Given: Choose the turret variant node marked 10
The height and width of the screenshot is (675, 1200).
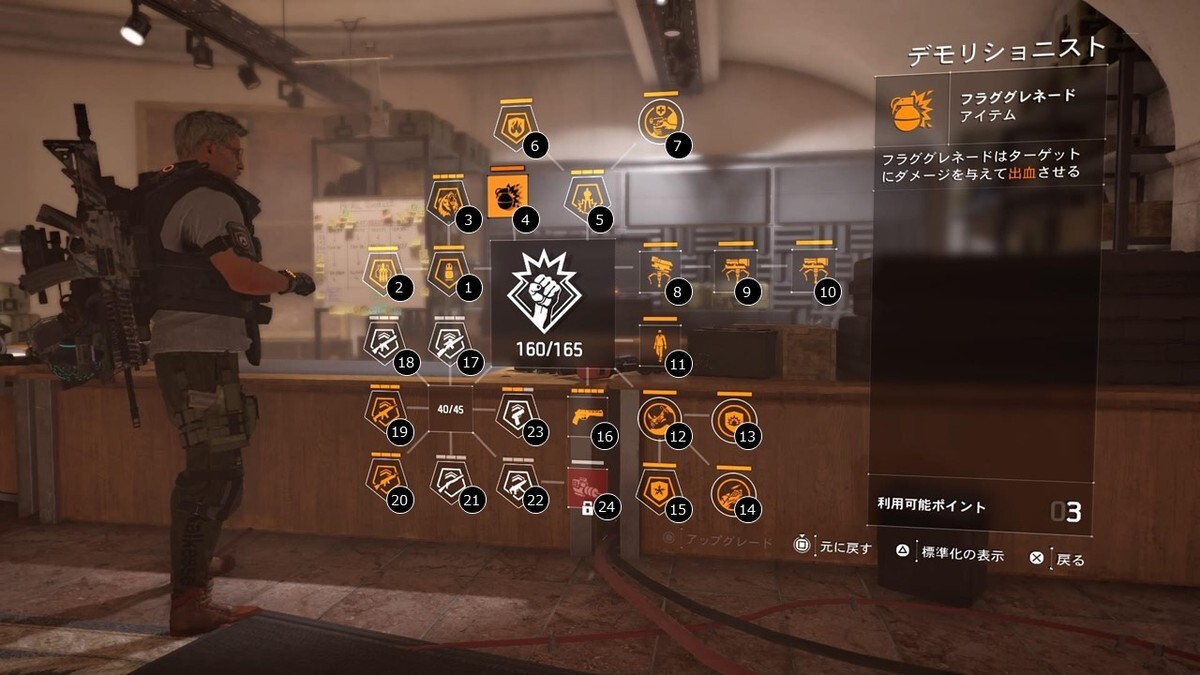Looking at the screenshot, I should 811,271.
